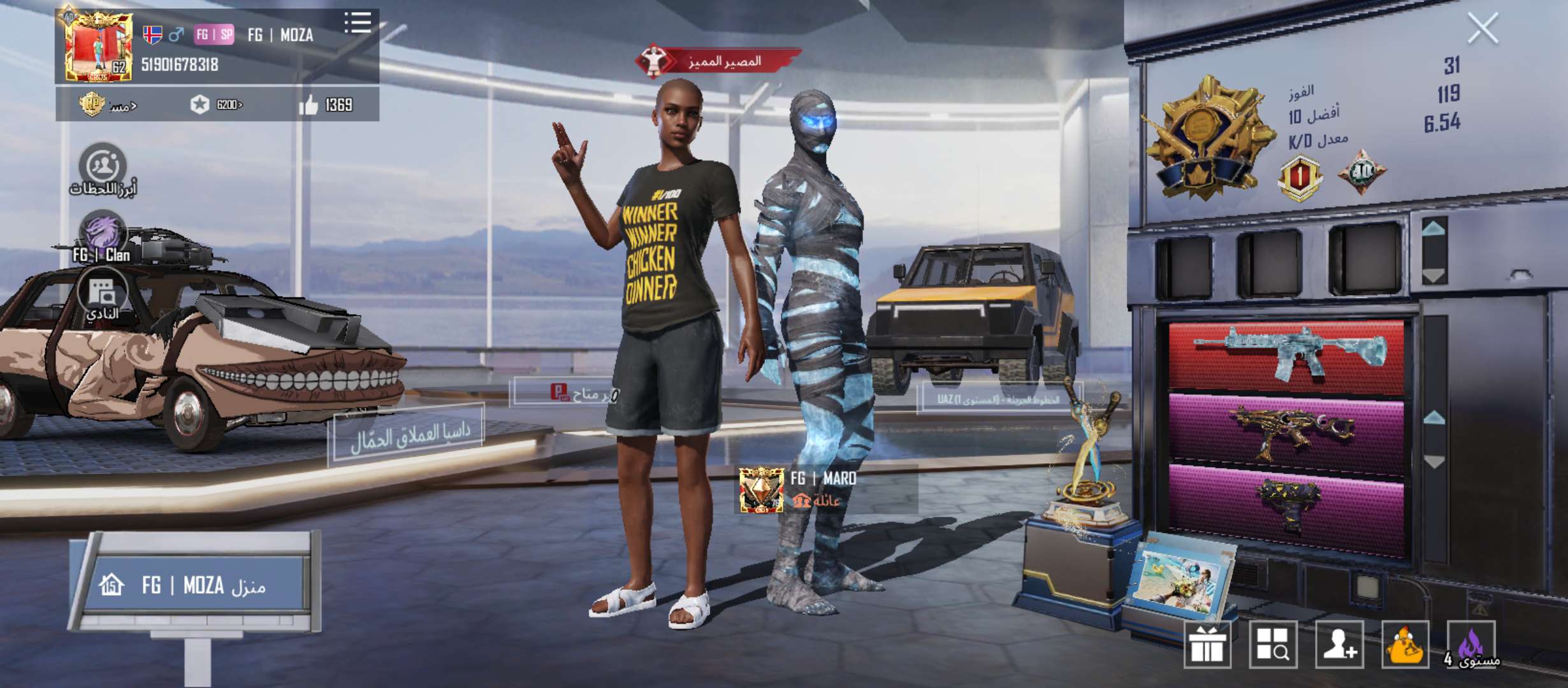Close the profile screen with the X
1568x688 pixels.
click(x=1483, y=29)
